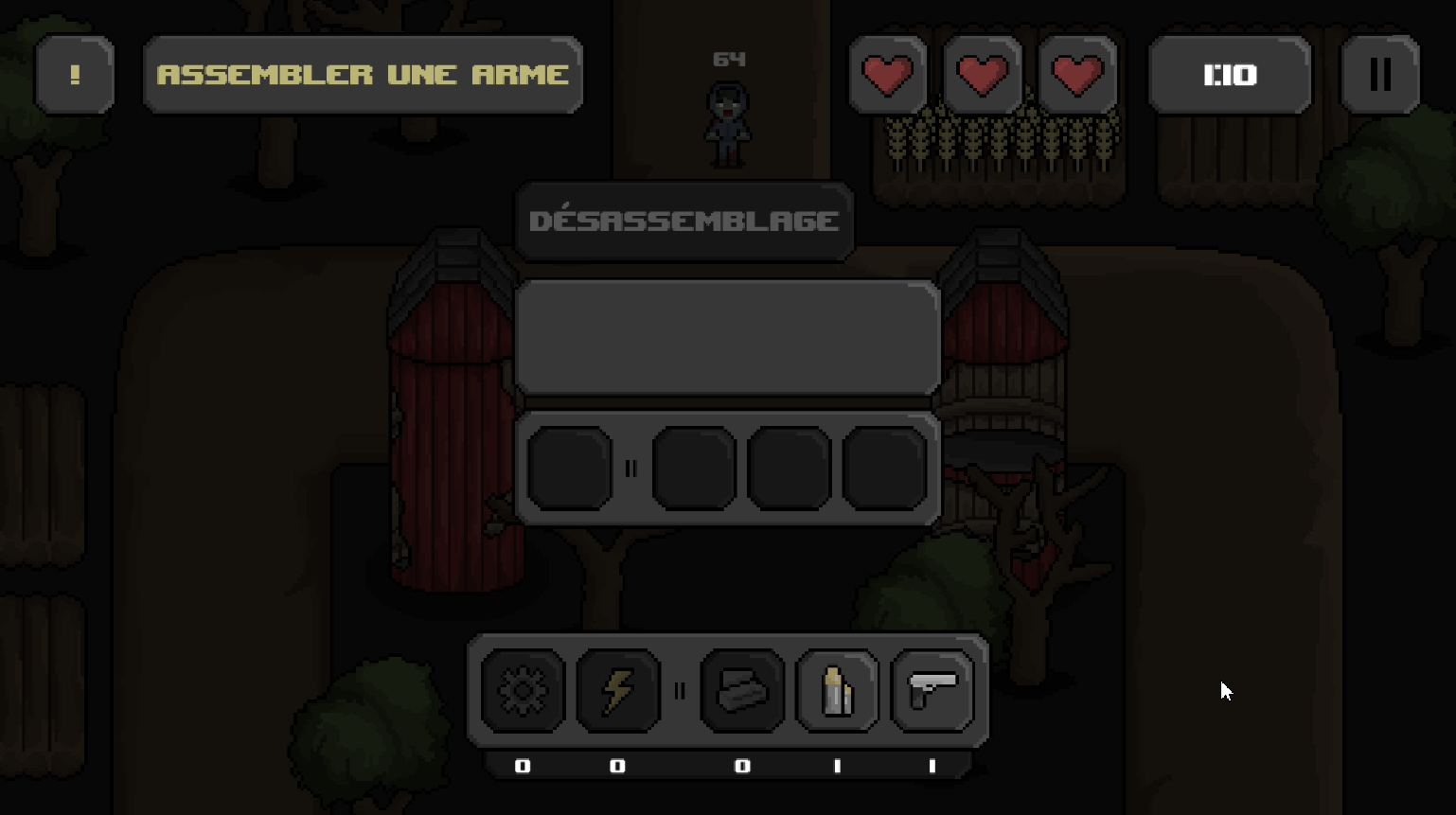Select the lightning bolt energy slot
This screenshot has width=1456, height=815.
click(617, 691)
